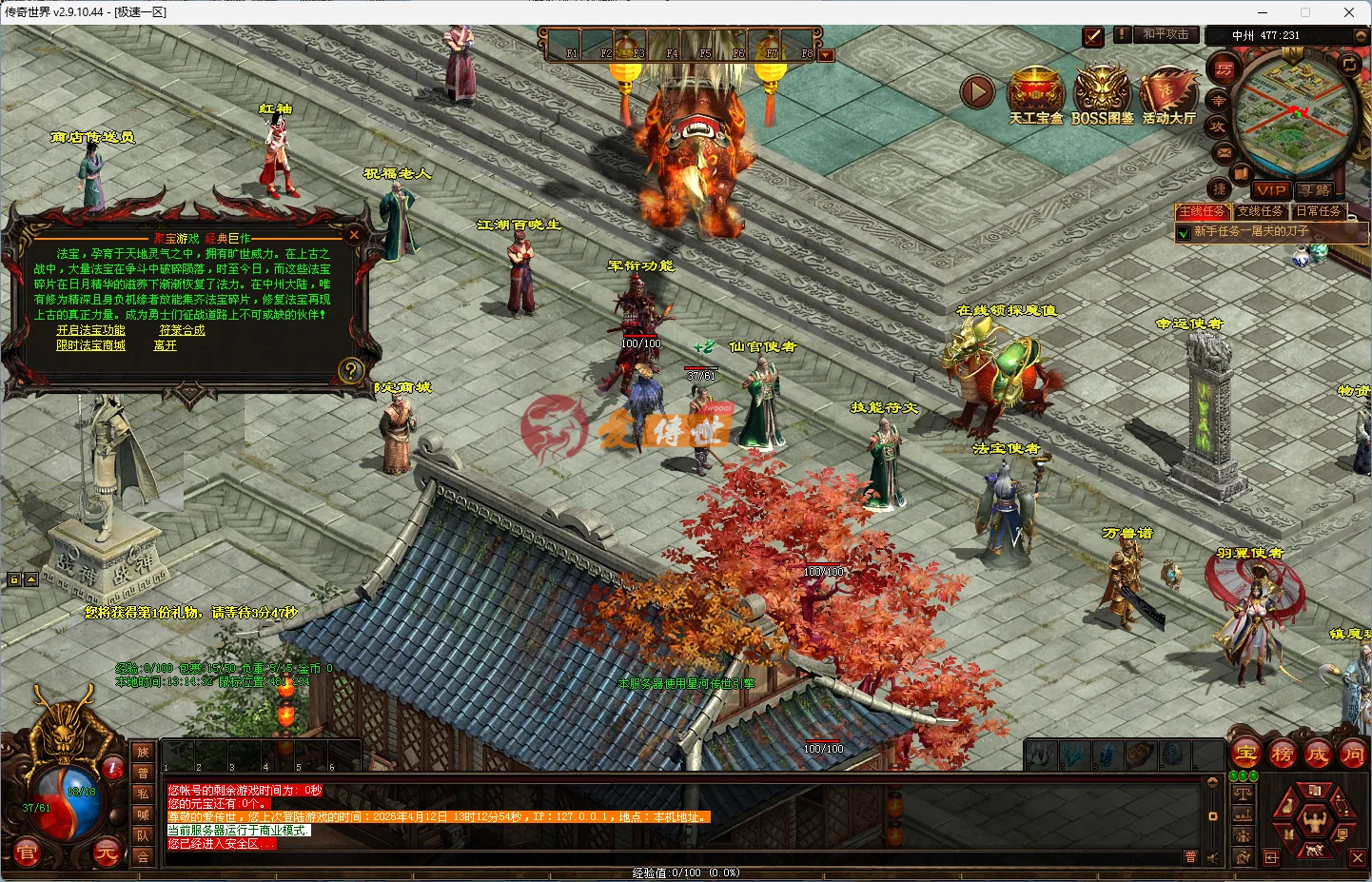
Task: Open the pet panel via the dog icon
Action: pos(1314,851)
